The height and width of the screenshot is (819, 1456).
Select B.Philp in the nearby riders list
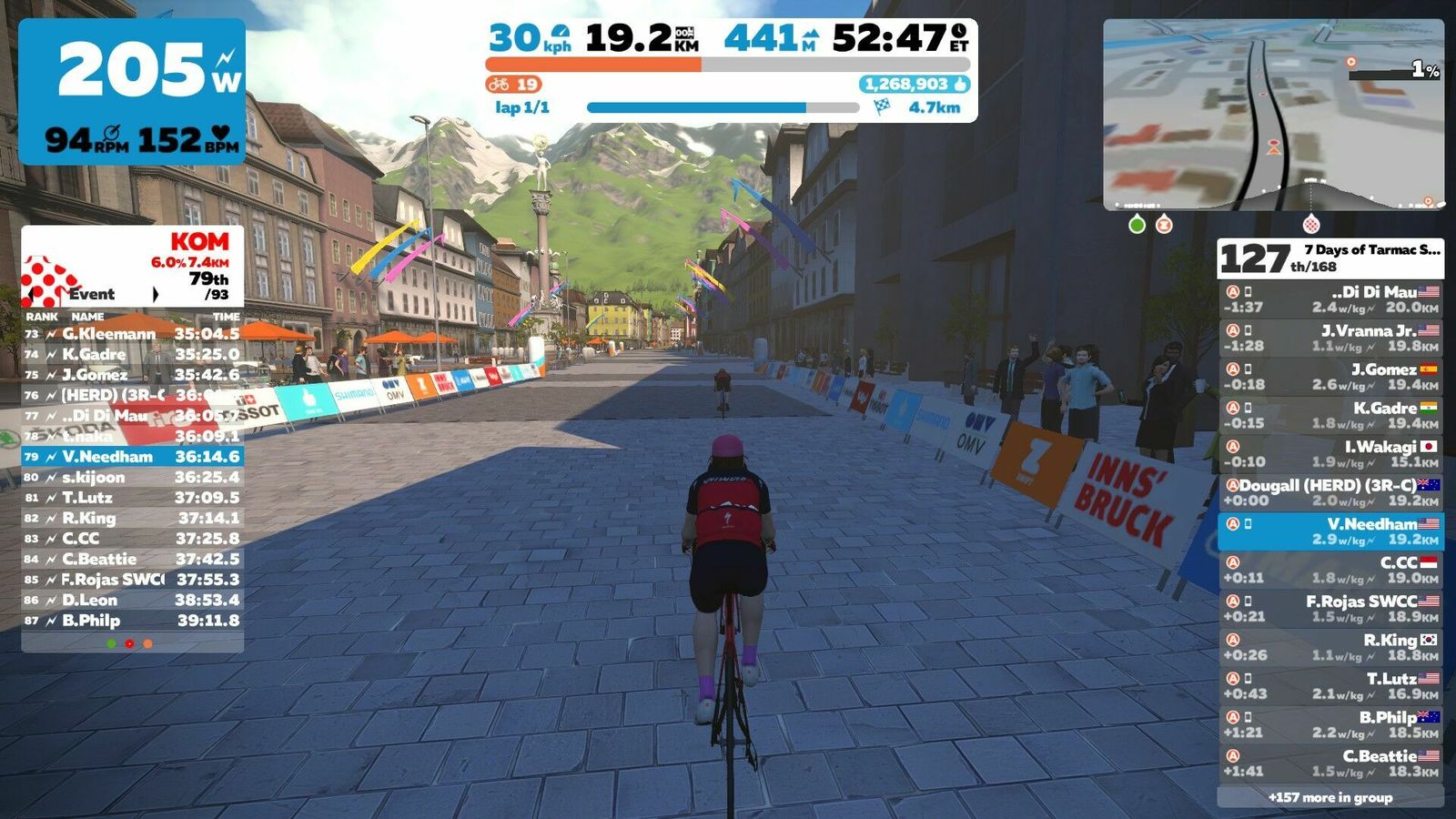[x=1330, y=724]
